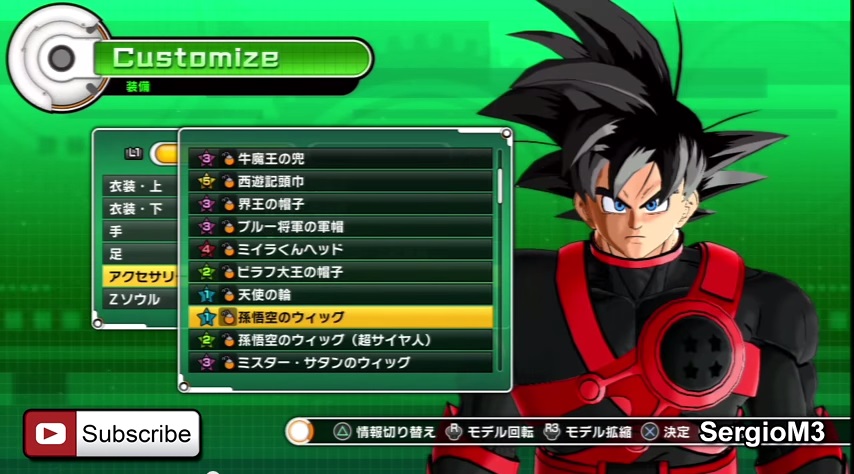The image size is (854, 474).
Task: Pick ブルー将軍の軍帽 item
Action: click(340, 226)
